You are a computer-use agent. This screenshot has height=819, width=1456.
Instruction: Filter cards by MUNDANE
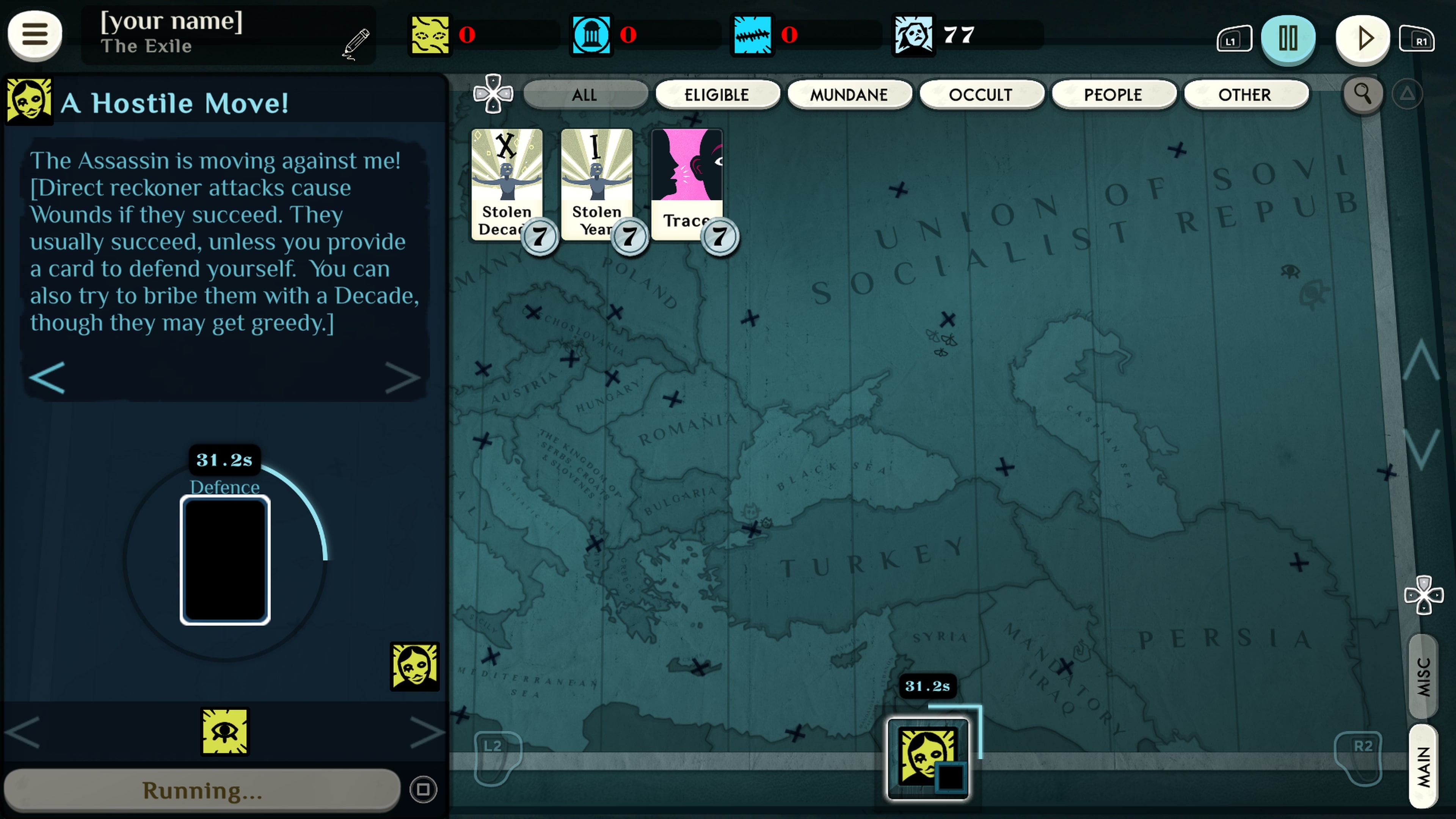coord(849,94)
